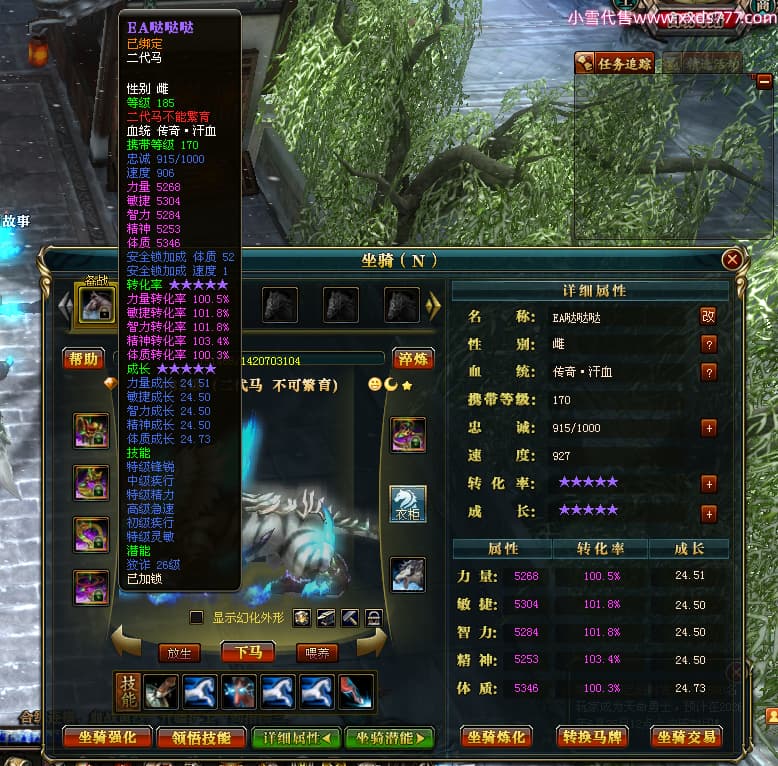Viewport: 778px width, 766px height.
Task: Close the 坐骑 mount window
Action: (x=732, y=260)
